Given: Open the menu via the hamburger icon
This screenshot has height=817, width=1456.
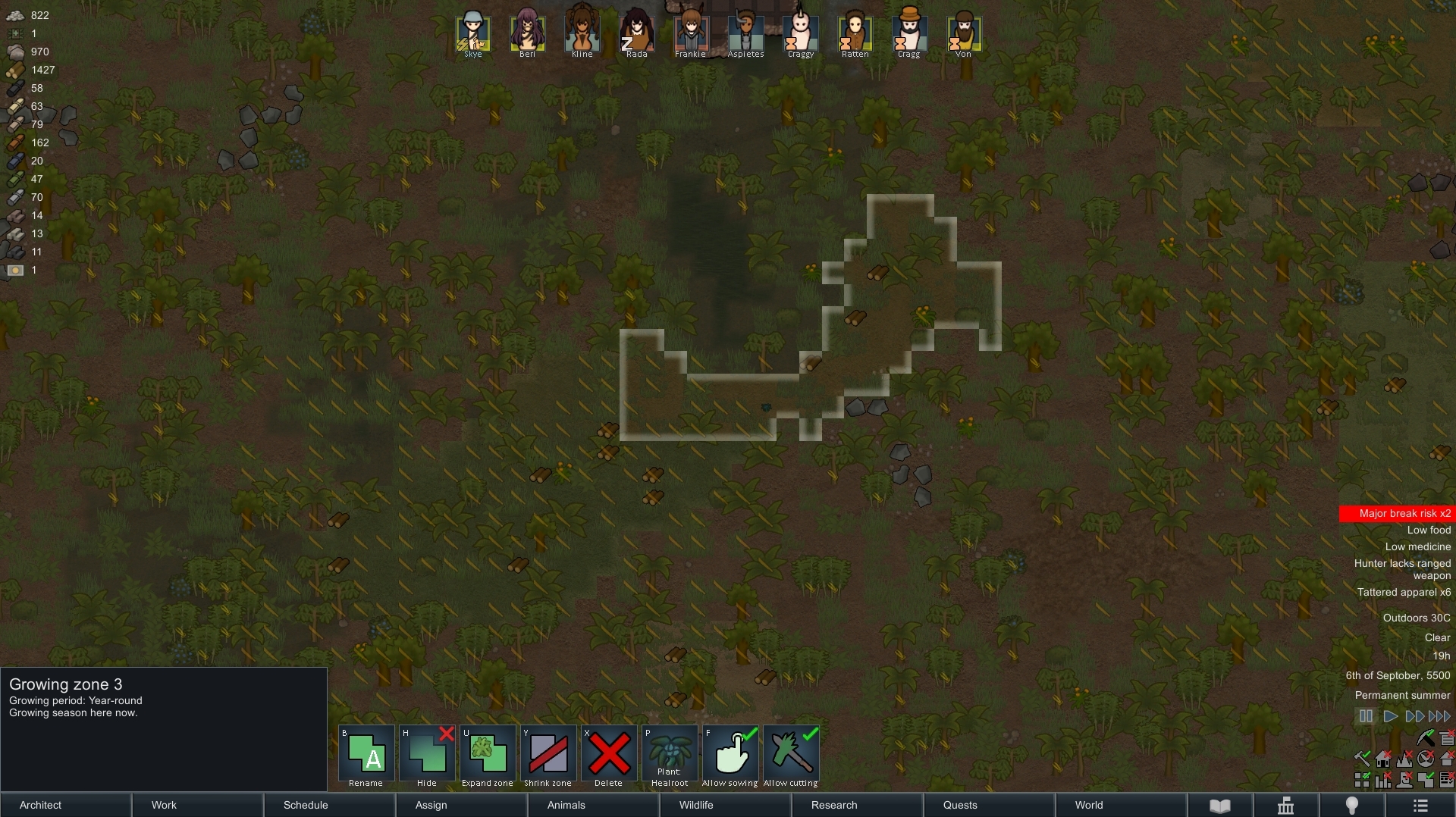Looking at the screenshot, I should point(1420,806).
